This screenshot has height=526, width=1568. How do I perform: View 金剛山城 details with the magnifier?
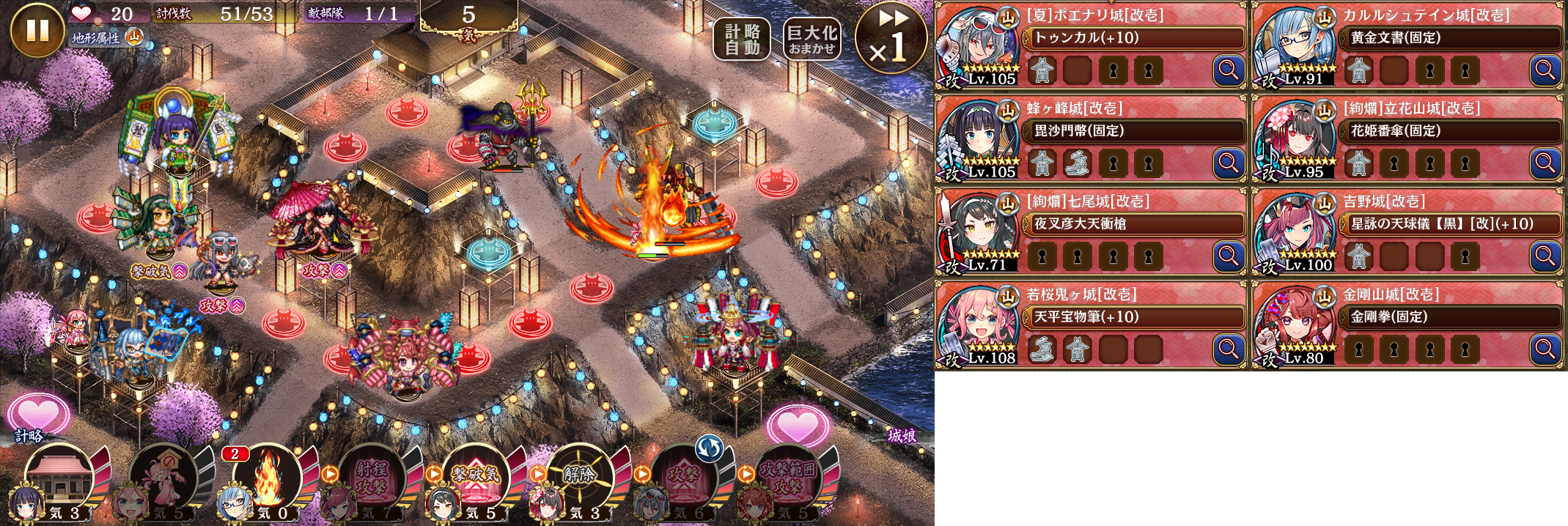1545,349
